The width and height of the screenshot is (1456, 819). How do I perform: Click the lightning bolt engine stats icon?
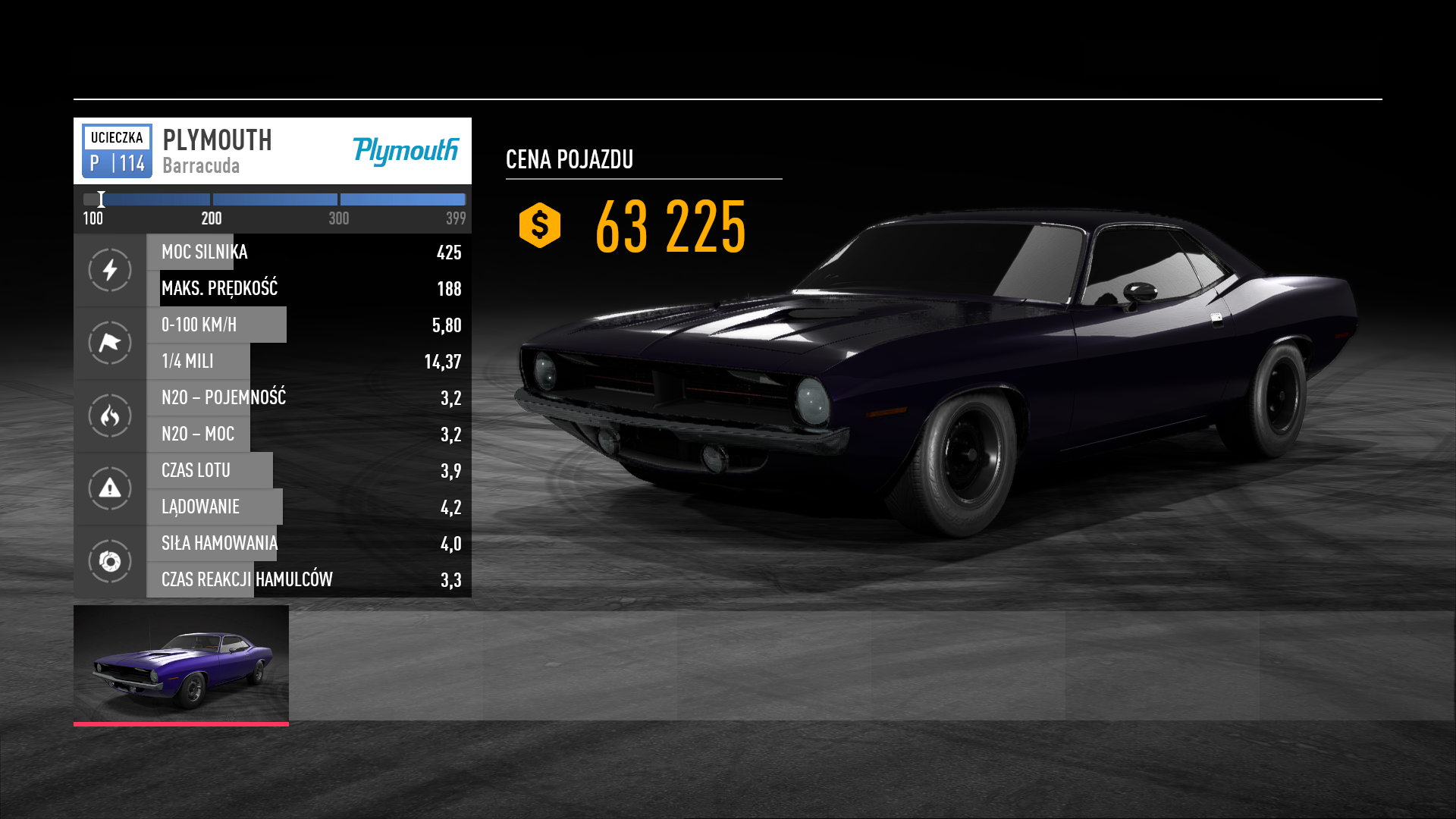pyautogui.click(x=110, y=270)
